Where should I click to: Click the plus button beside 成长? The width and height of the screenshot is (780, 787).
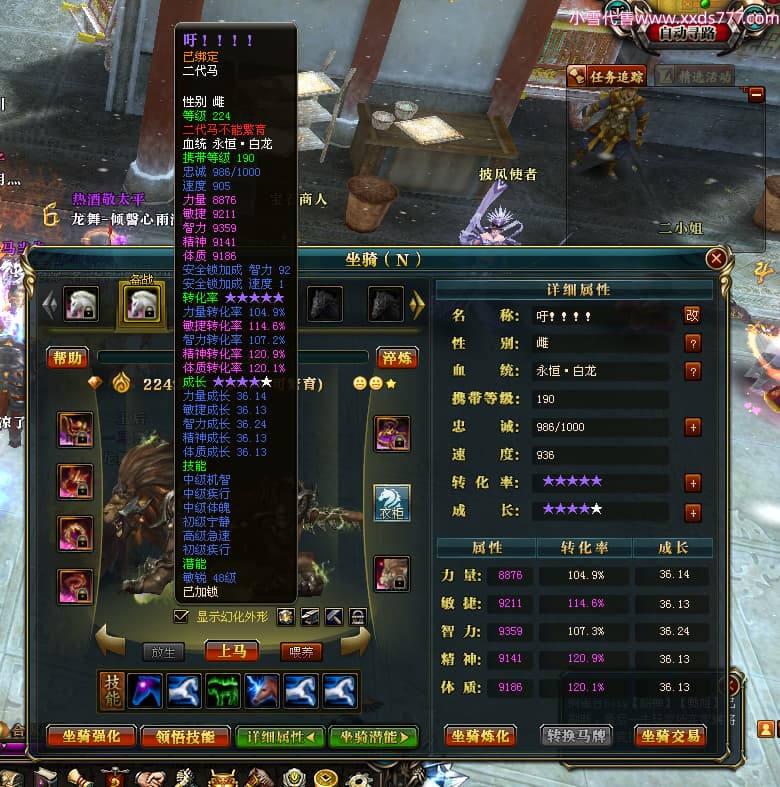[x=692, y=512]
